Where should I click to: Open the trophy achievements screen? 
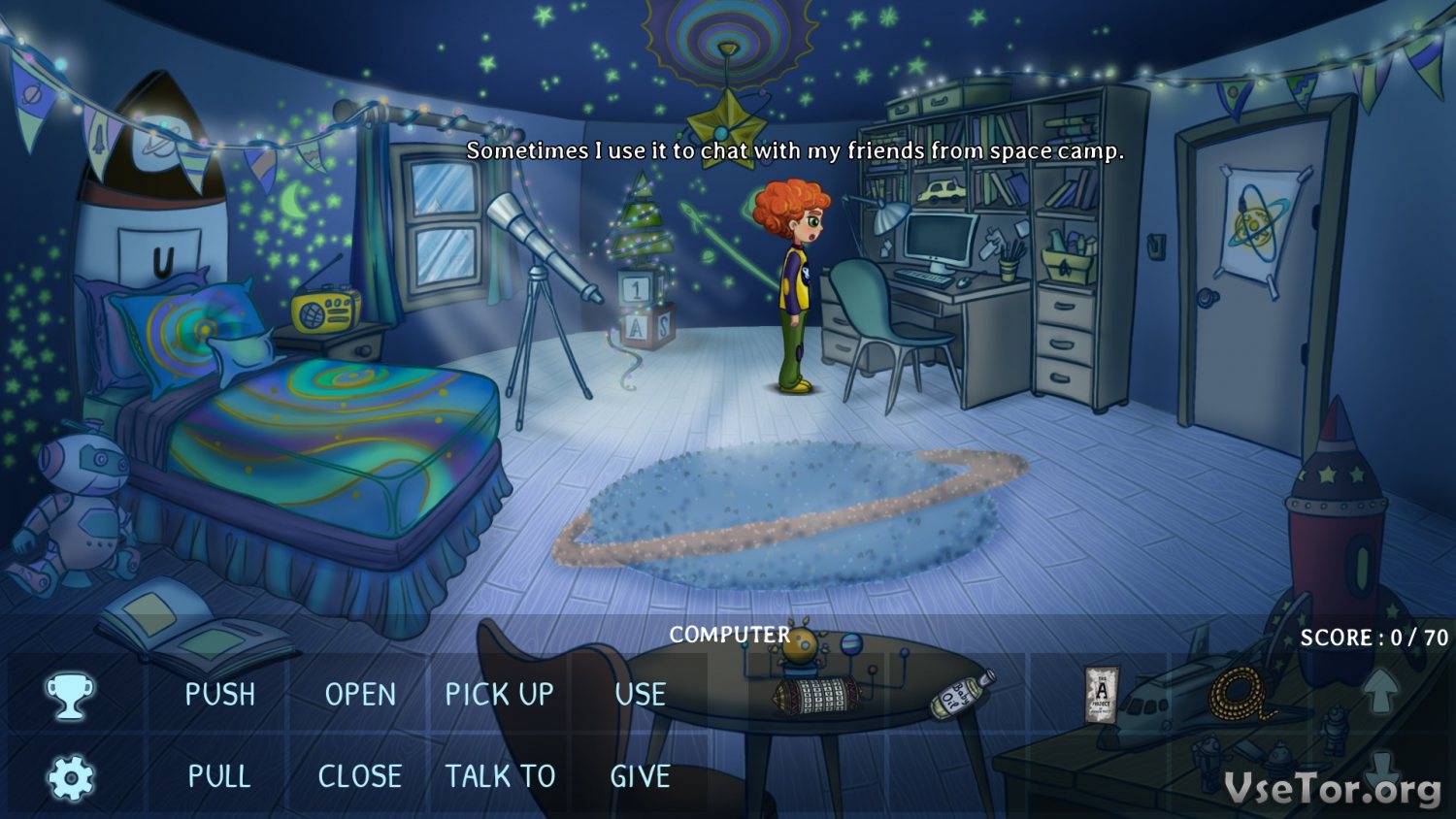coord(70,696)
